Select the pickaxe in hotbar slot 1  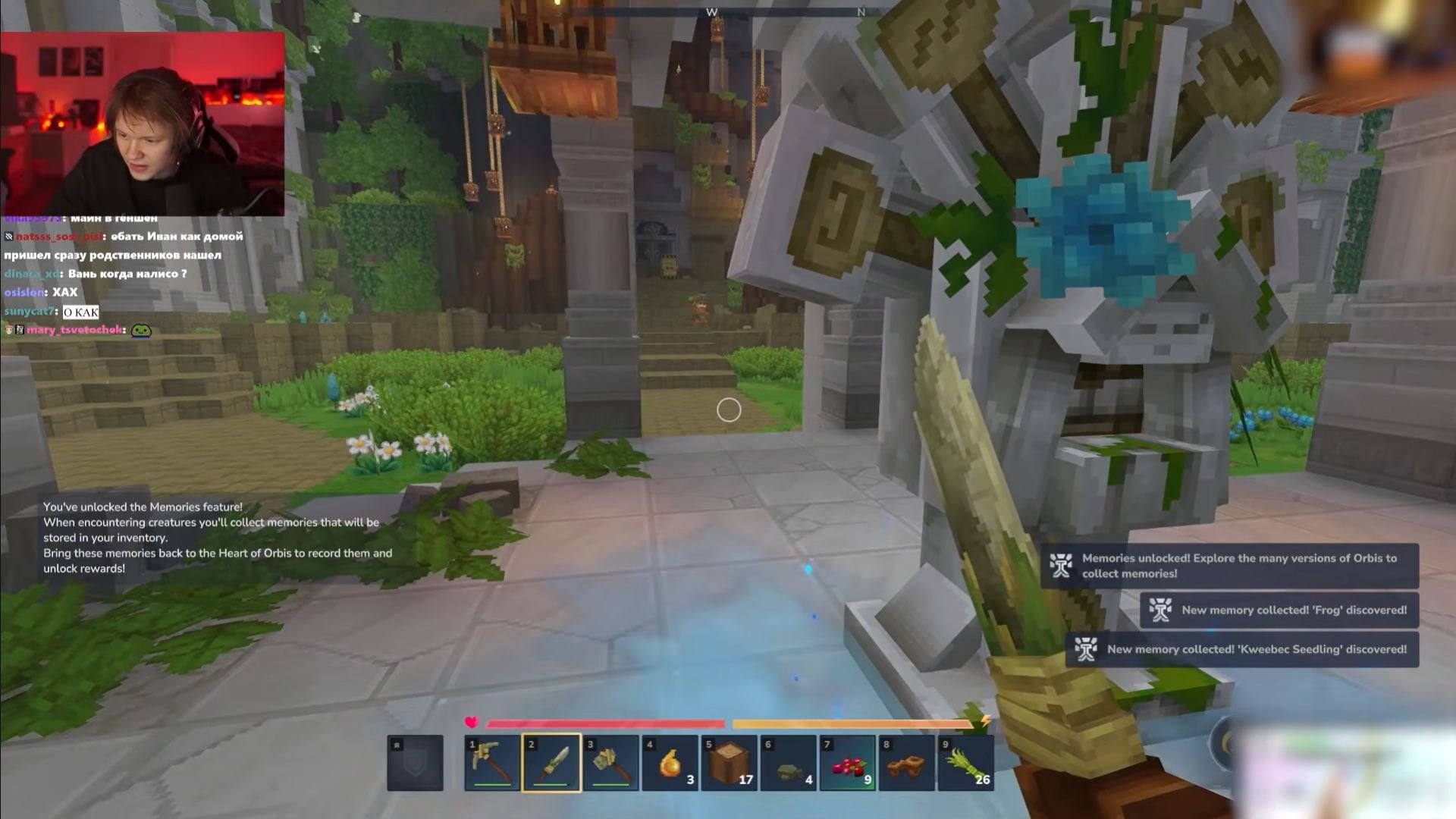pyautogui.click(x=491, y=762)
